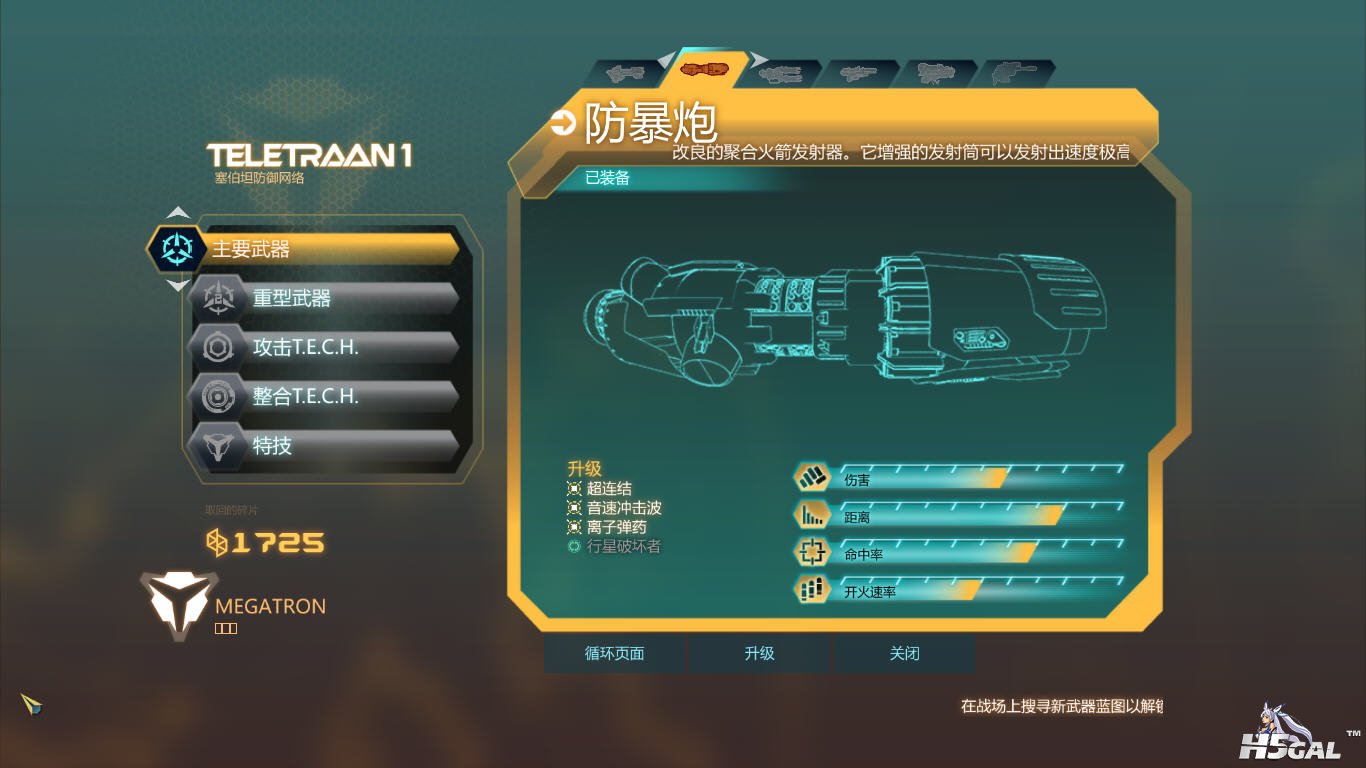Viewport: 1366px width, 768px height.
Task: Click the up arrow above the category list
Action: click(178, 212)
